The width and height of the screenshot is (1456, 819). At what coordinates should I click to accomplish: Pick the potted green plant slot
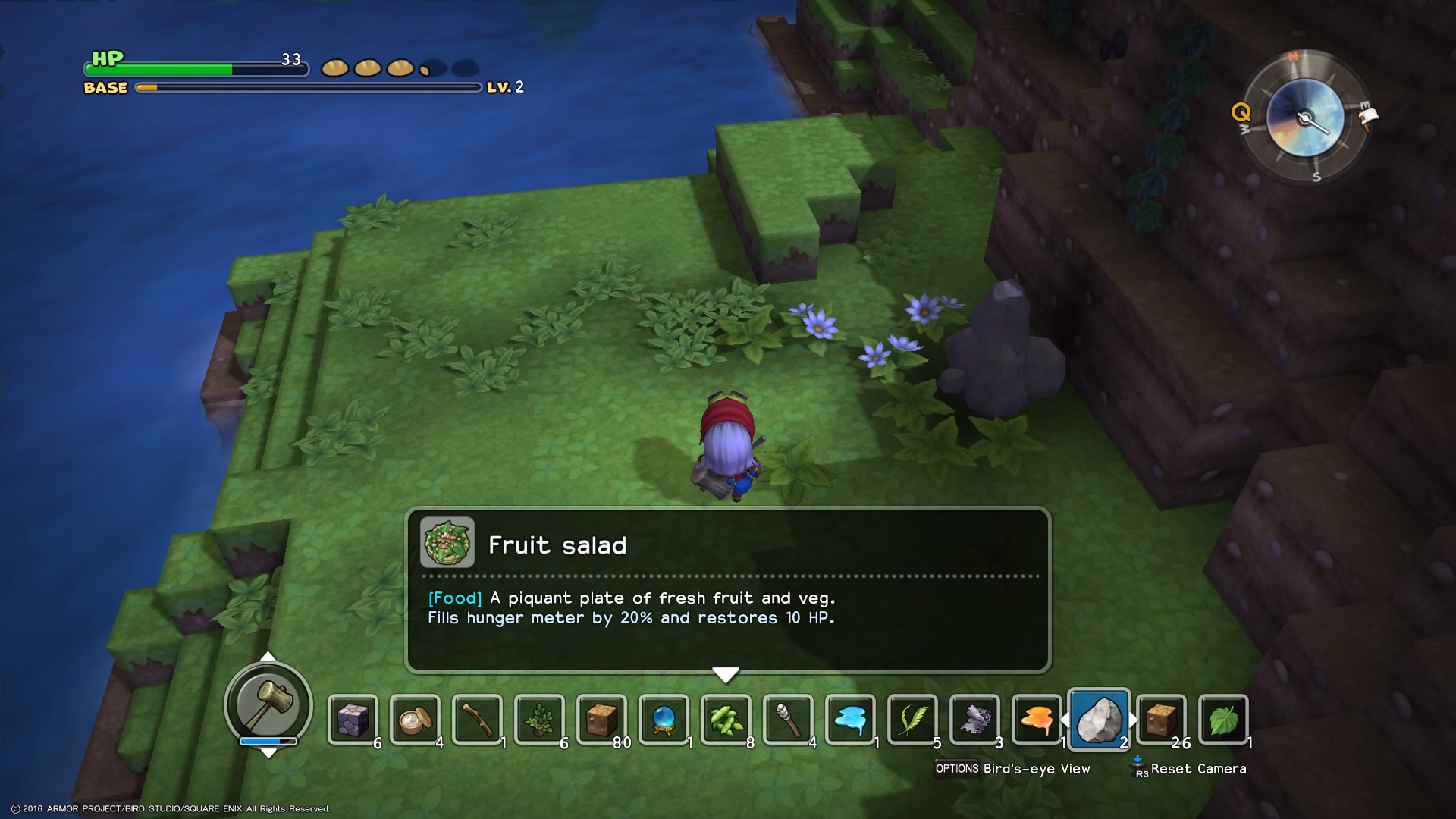pos(539,719)
